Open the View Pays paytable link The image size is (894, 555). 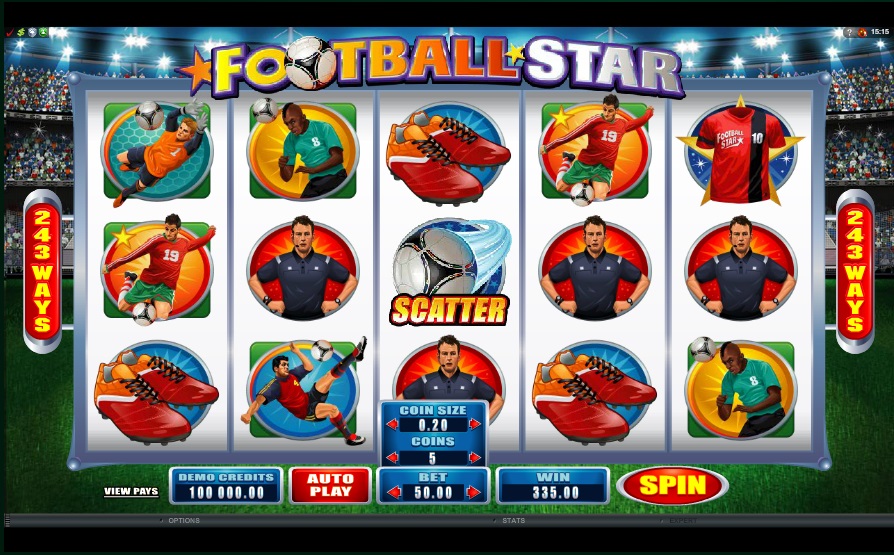click(131, 491)
